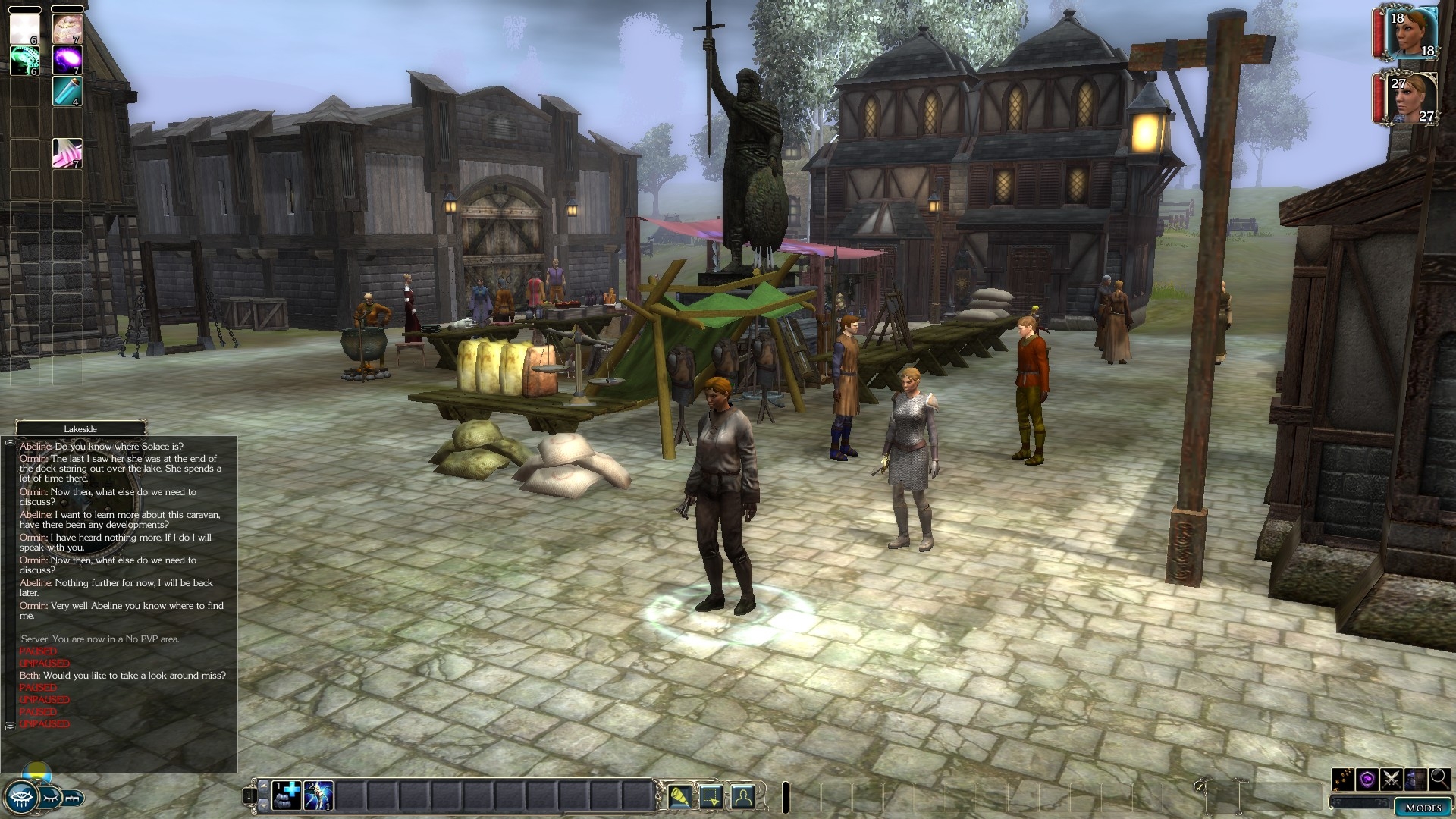
Task: Activate hotbar slot 1 with blue cross
Action: [287, 795]
